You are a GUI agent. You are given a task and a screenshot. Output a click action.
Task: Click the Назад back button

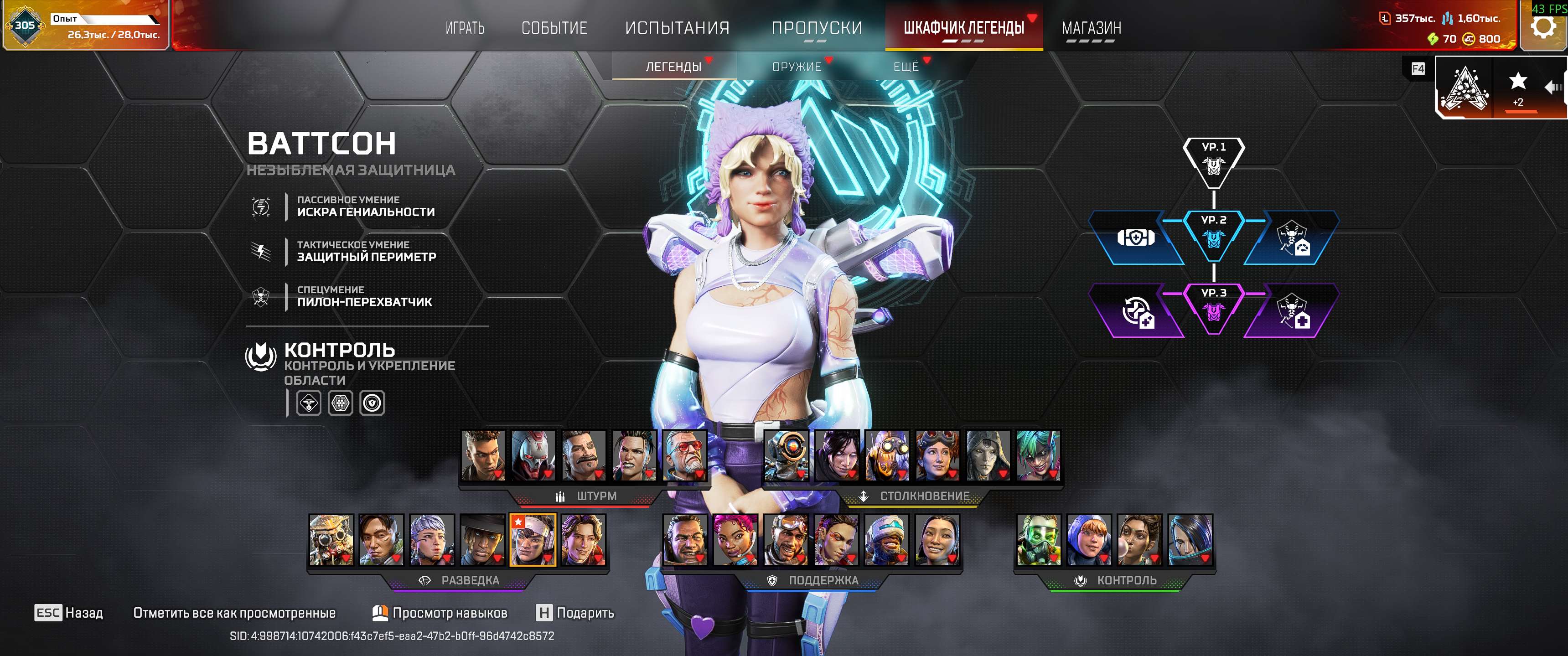coord(69,613)
